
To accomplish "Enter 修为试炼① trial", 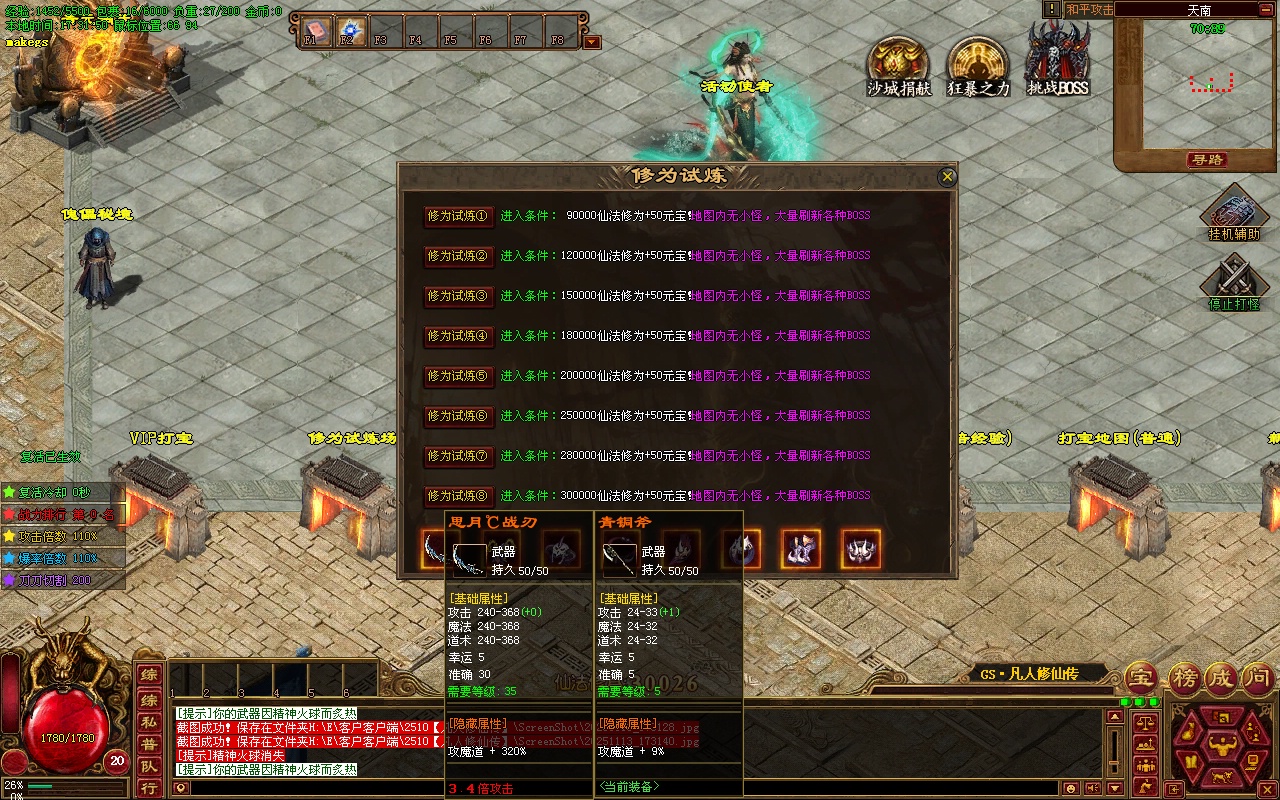I will pos(458,216).
